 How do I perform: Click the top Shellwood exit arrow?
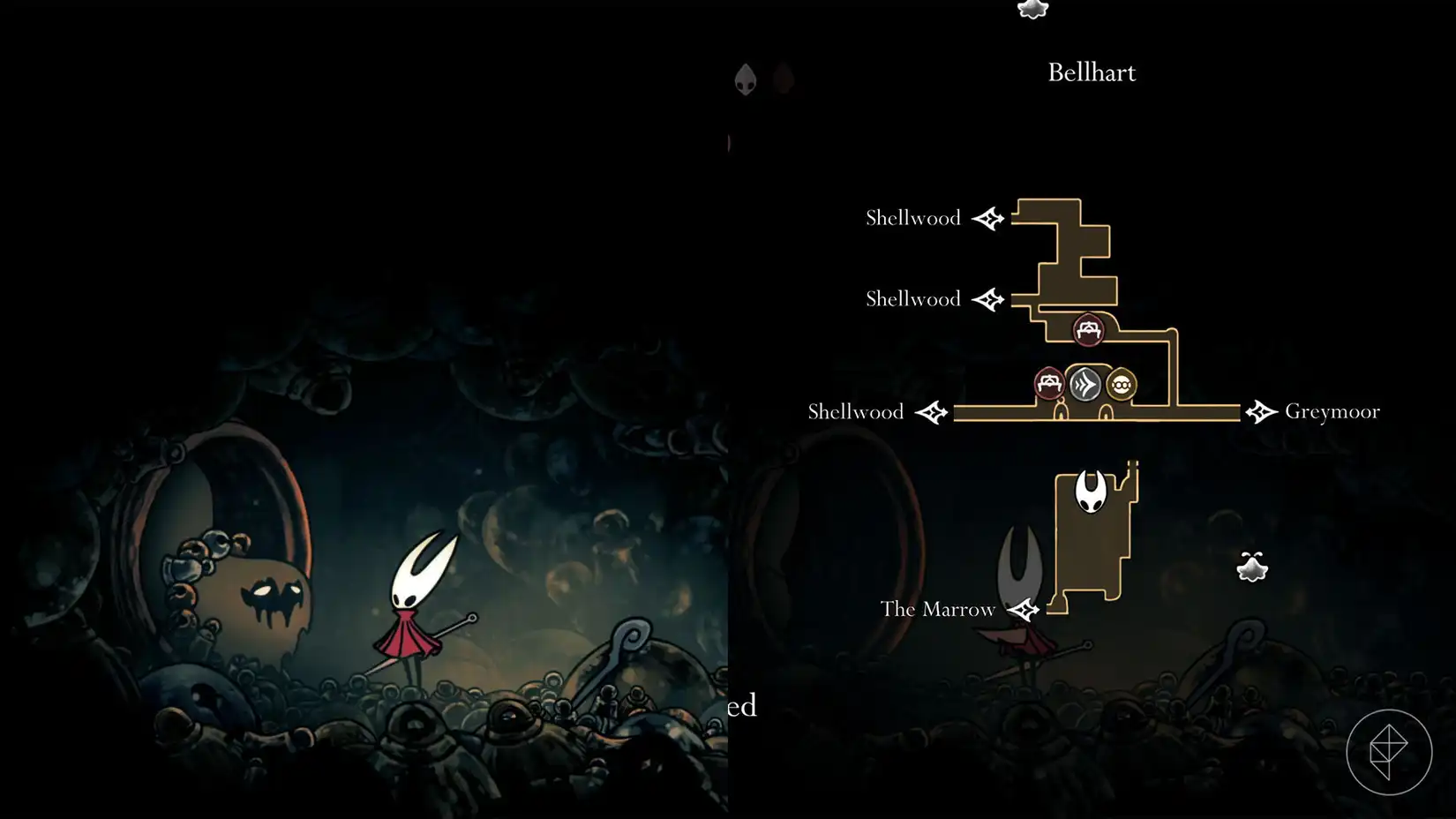click(x=988, y=217)
